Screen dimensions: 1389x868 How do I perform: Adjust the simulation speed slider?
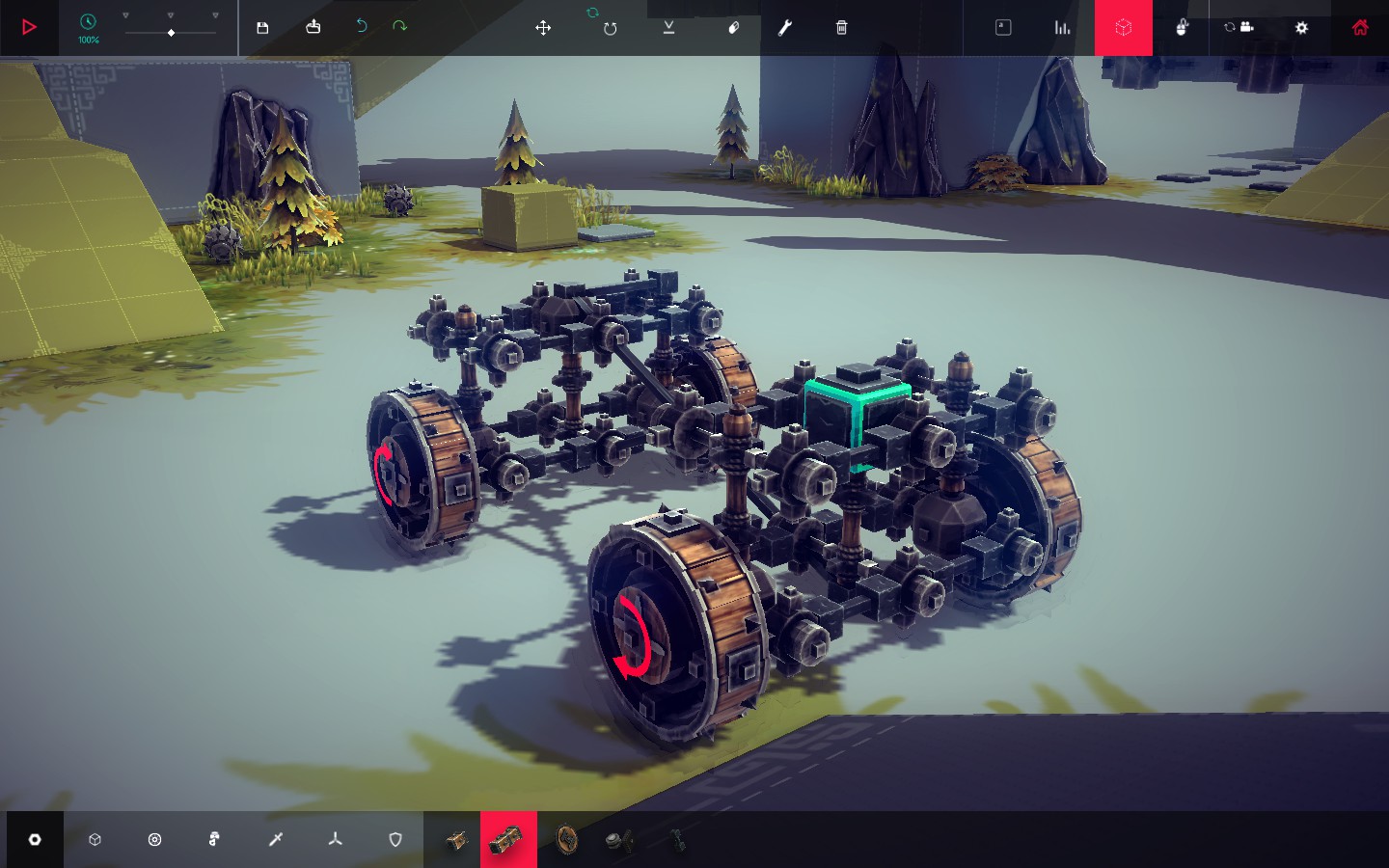click(171, 32)
